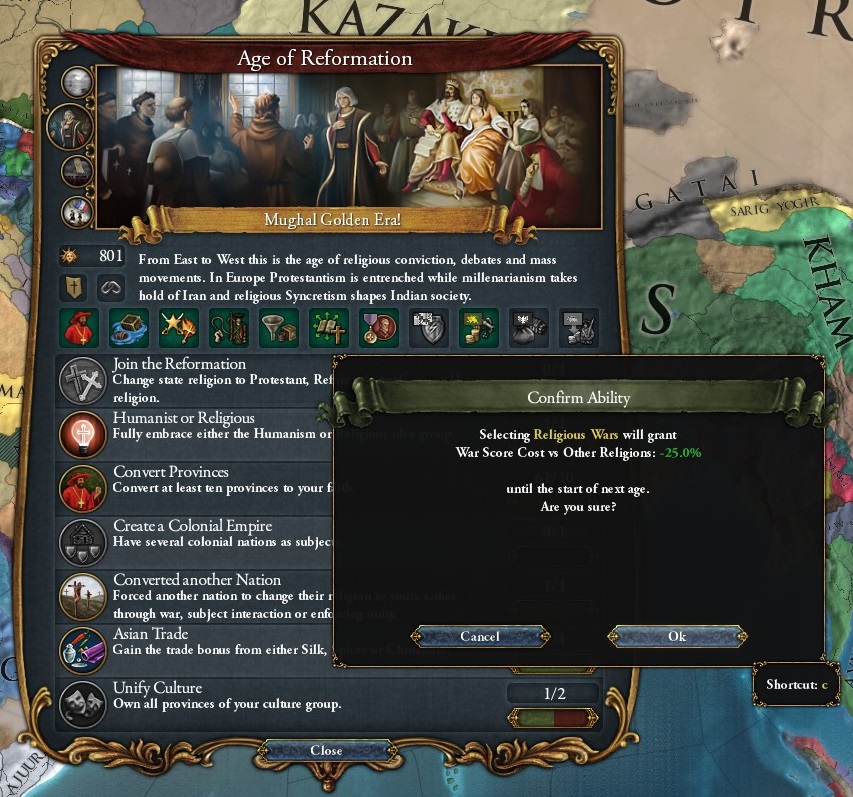Switch to the Age of Discovery tab

pos(77,82)
